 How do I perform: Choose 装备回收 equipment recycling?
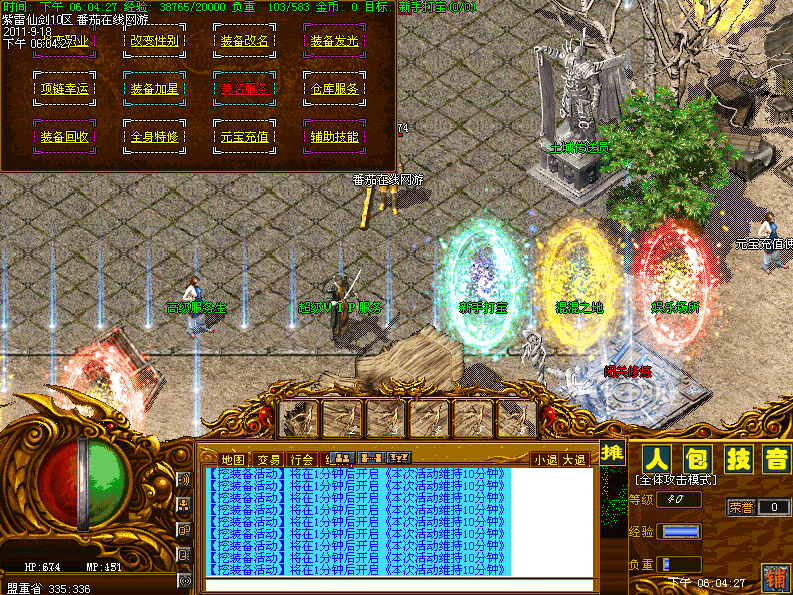65,137
